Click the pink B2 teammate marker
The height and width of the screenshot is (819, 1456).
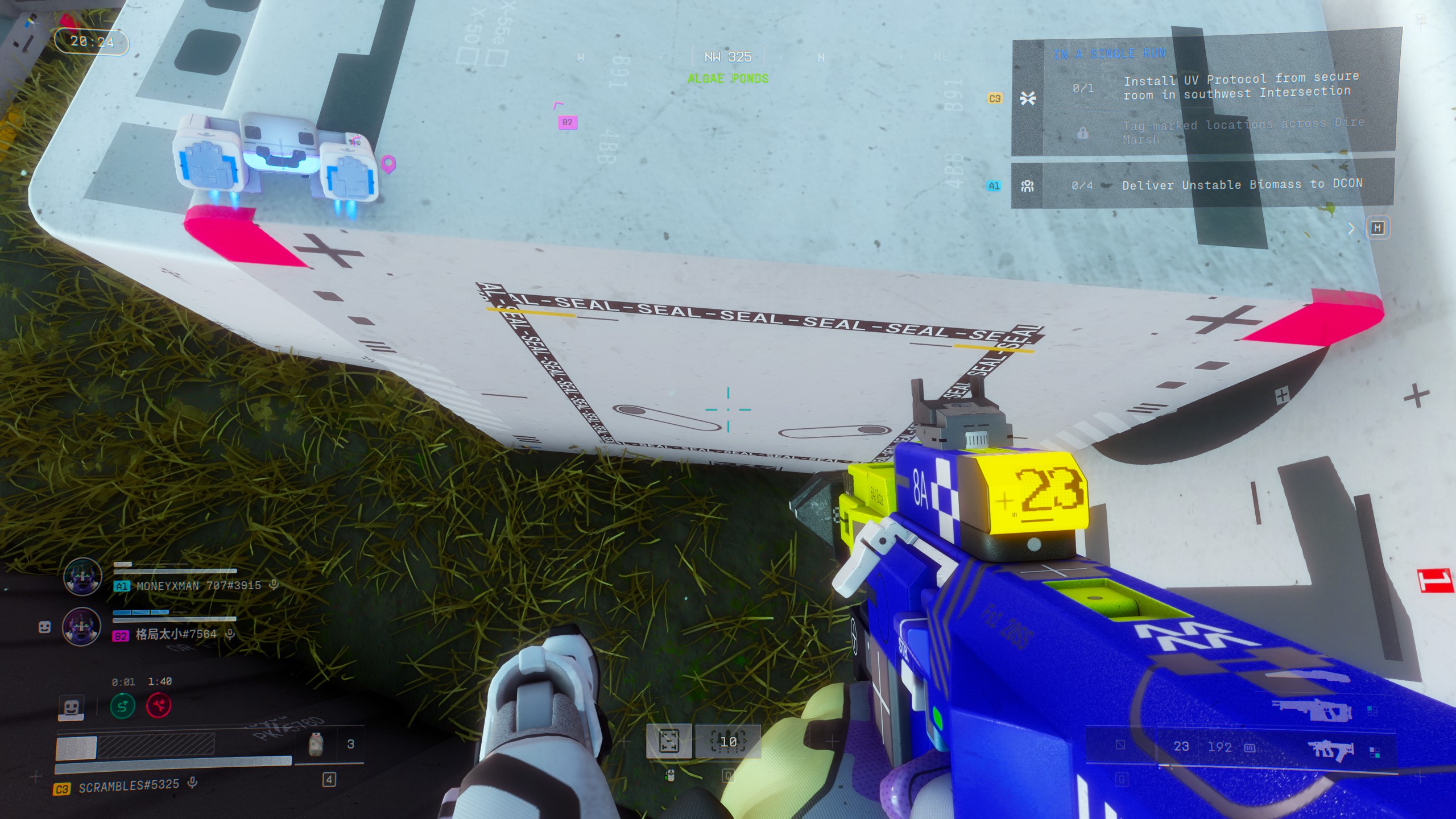(x=567, y=122)
